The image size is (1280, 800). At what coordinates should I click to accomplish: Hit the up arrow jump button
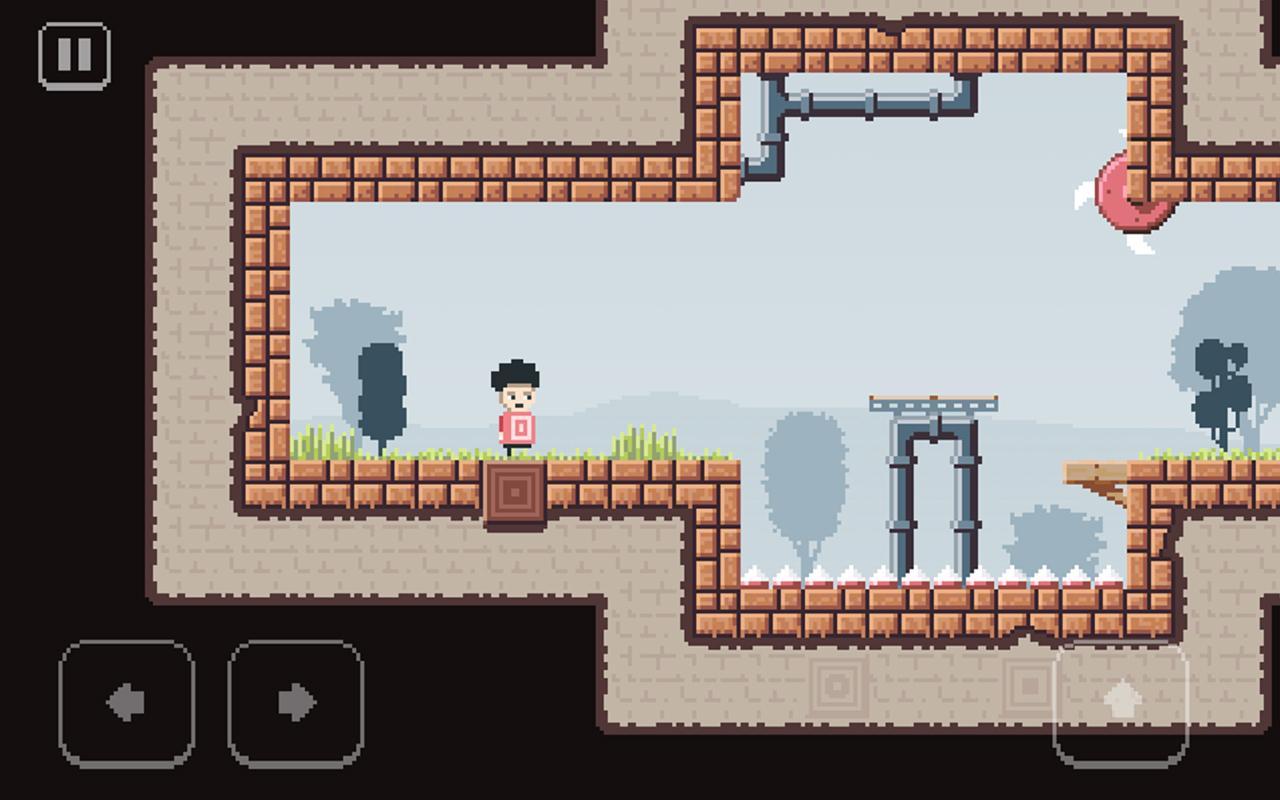pos(1121,703)
